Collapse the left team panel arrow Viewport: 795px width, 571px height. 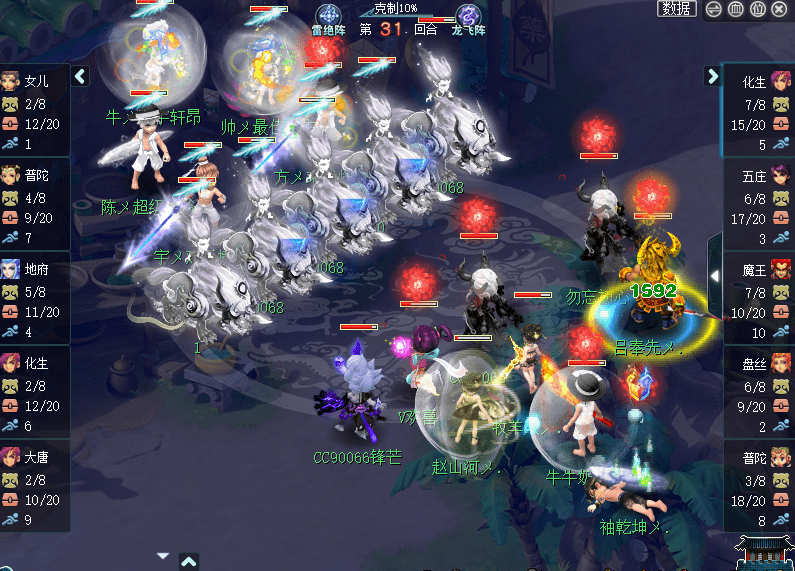[x=81, y=76]
